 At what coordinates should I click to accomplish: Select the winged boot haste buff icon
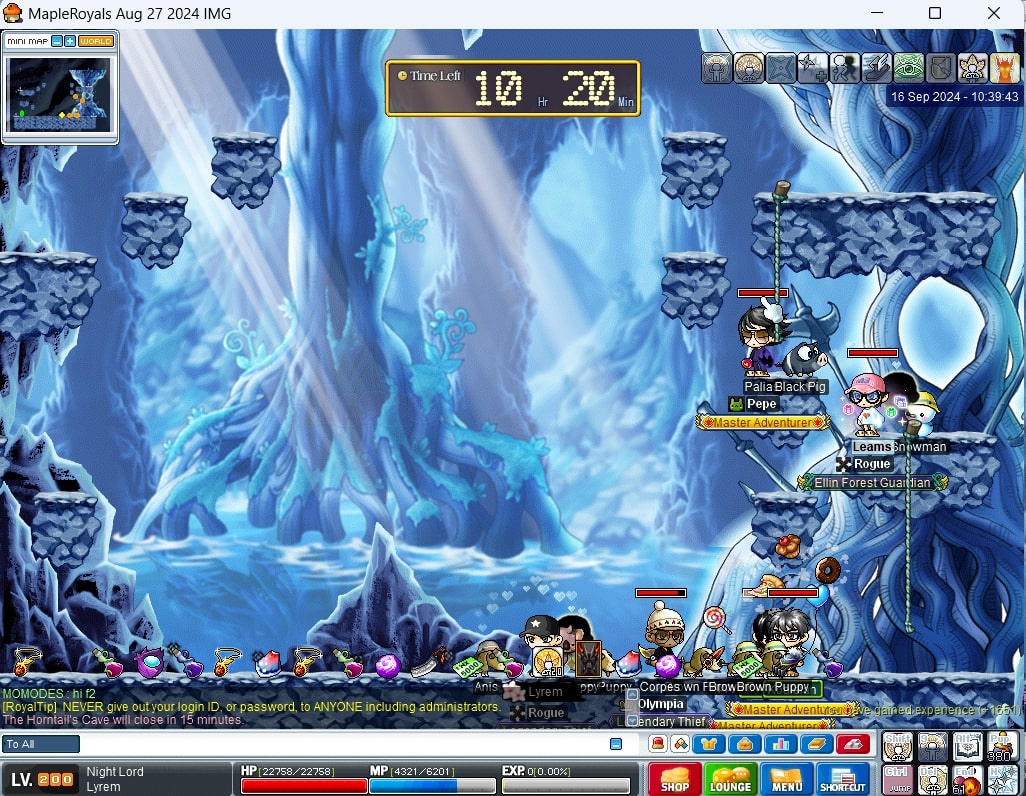(876, 68)
